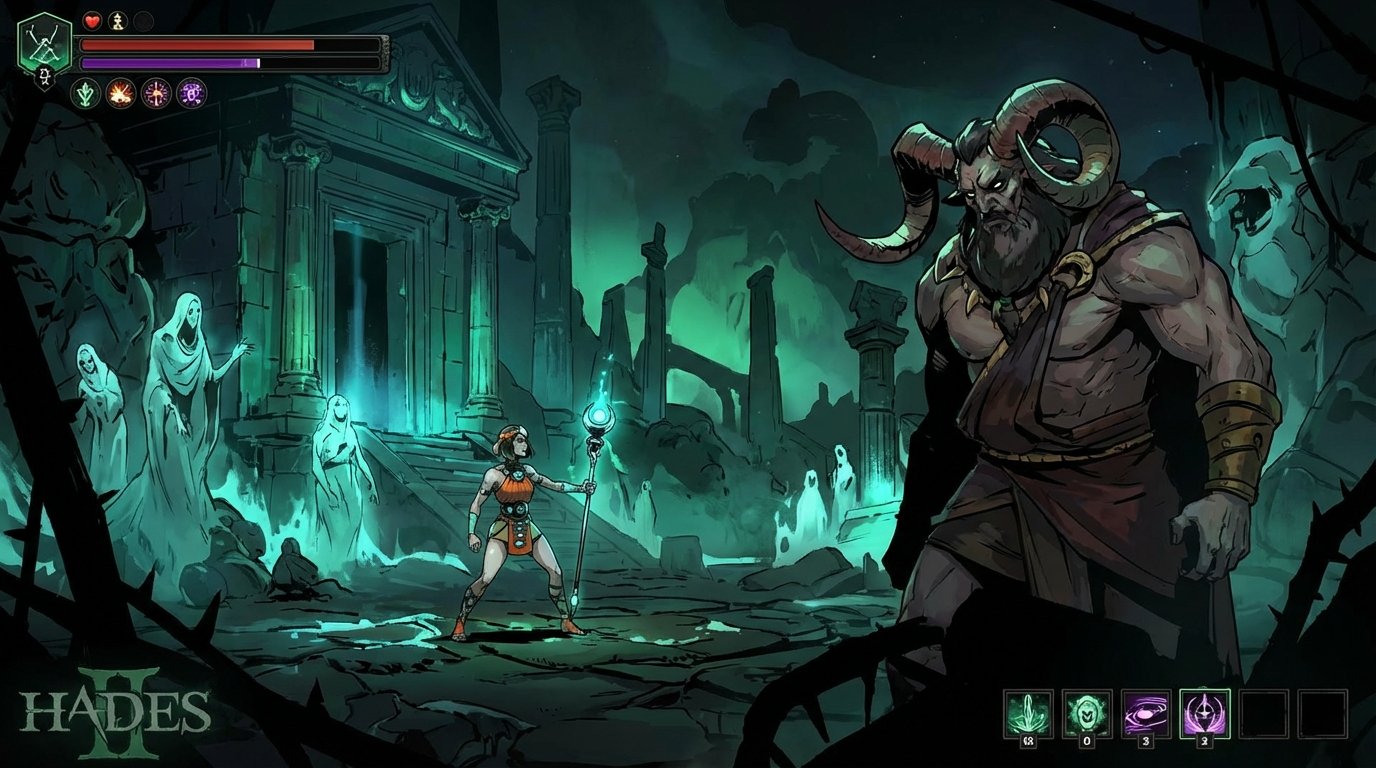Viewport: 1376px width, 768px height.
Task: Select the fiery explosion boon icon
Action: 120,94
